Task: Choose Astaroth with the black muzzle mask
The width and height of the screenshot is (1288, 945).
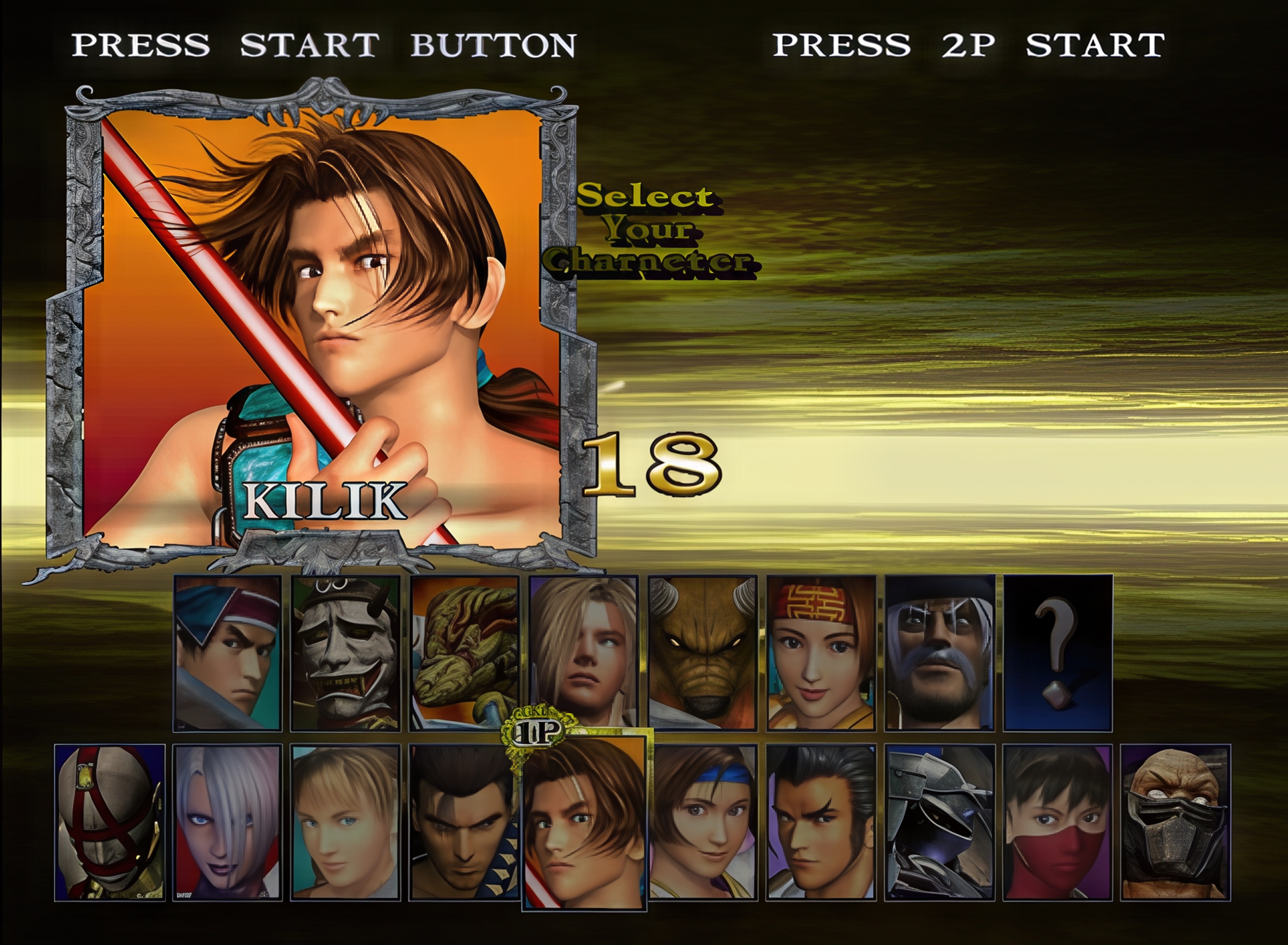Action: [1175, 822]
